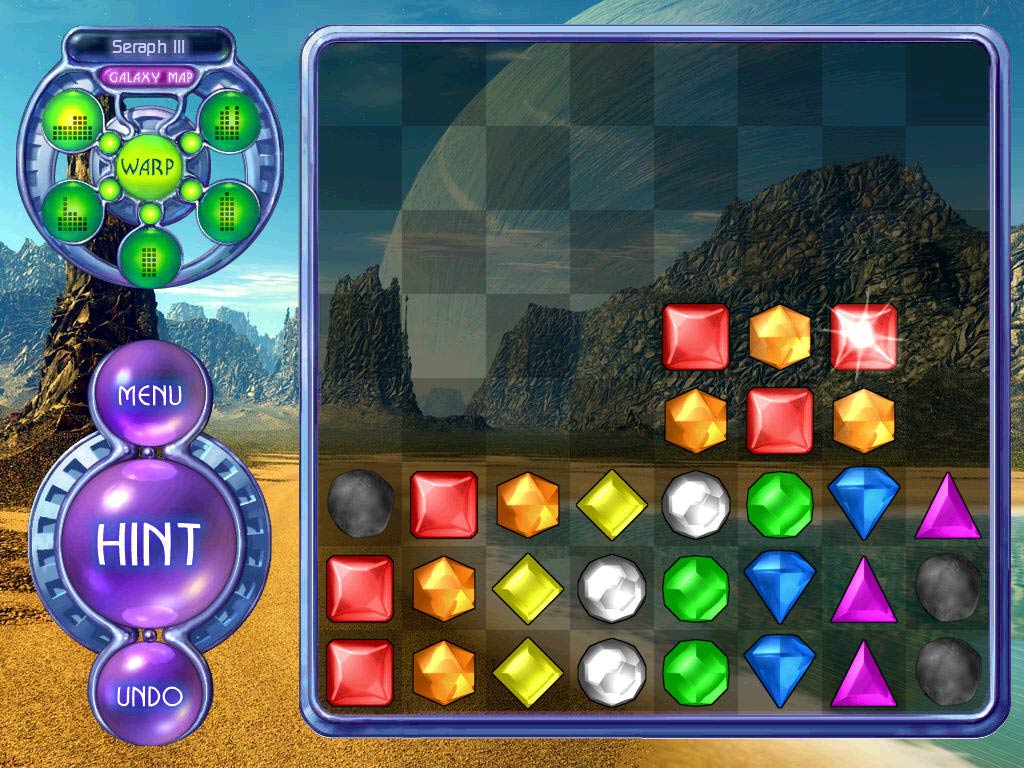Ask for a HINT

click(x=149, y=543)
